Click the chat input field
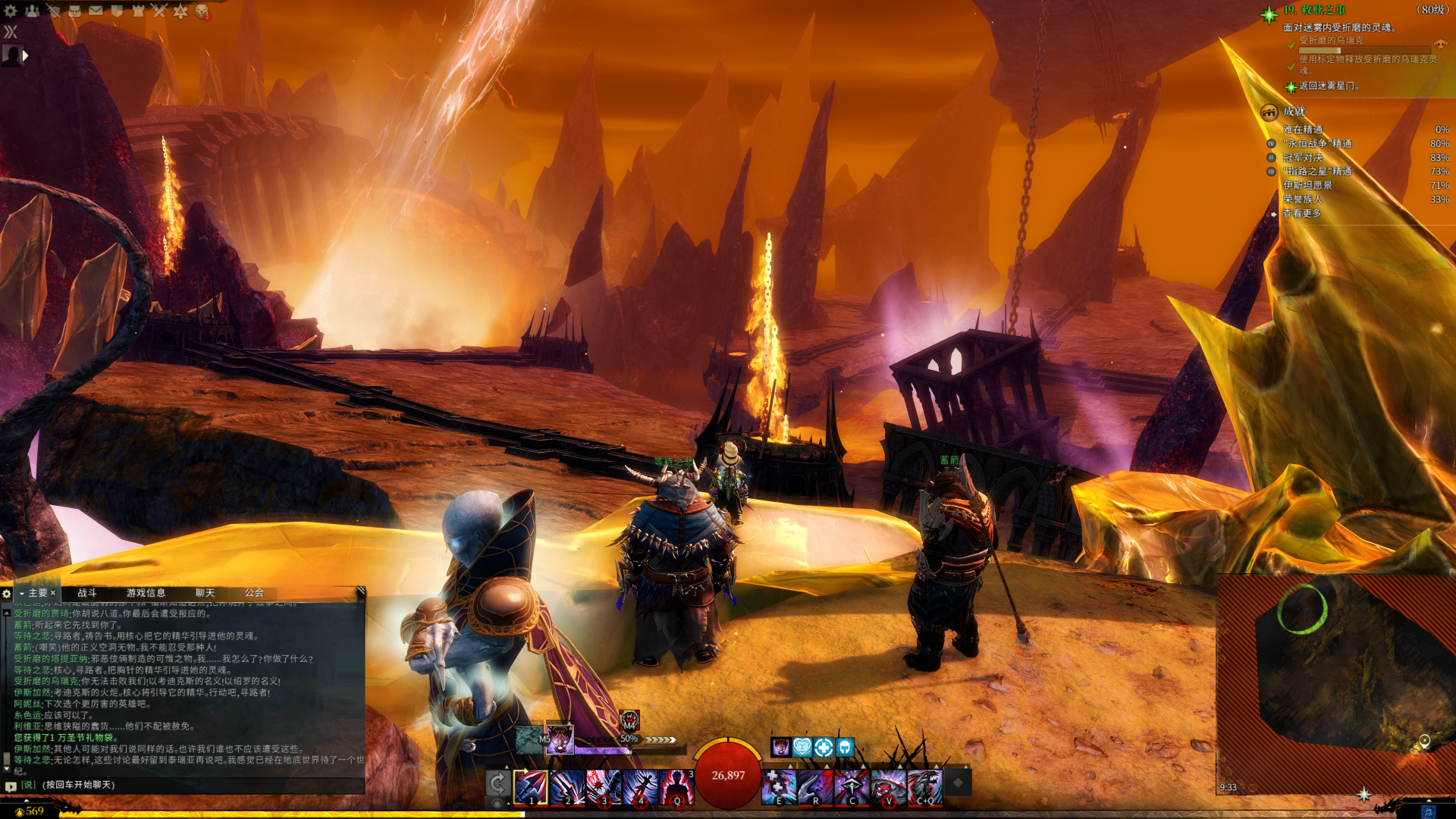This screenshot has height=819, width=1456. click(x=190, y=785)
